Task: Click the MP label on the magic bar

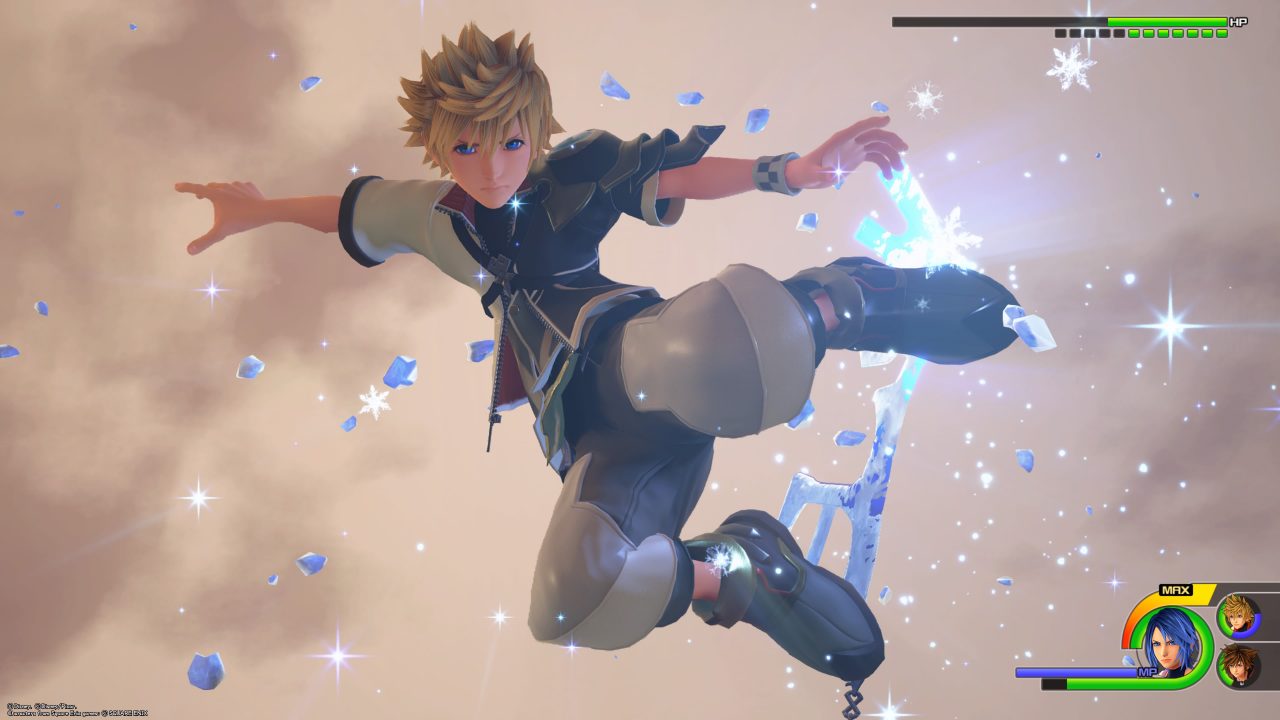Action: [1148, 671]
